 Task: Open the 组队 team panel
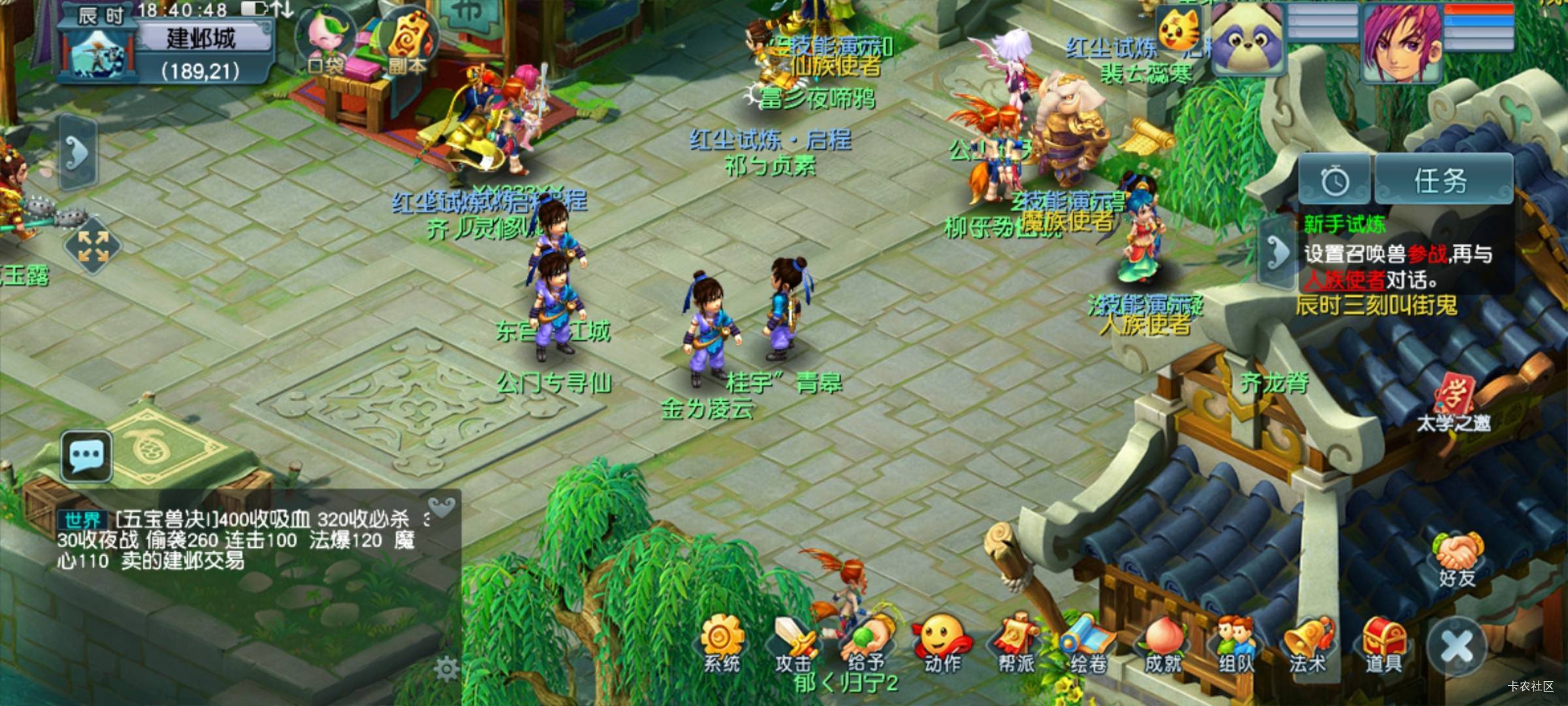[1235, 644]
